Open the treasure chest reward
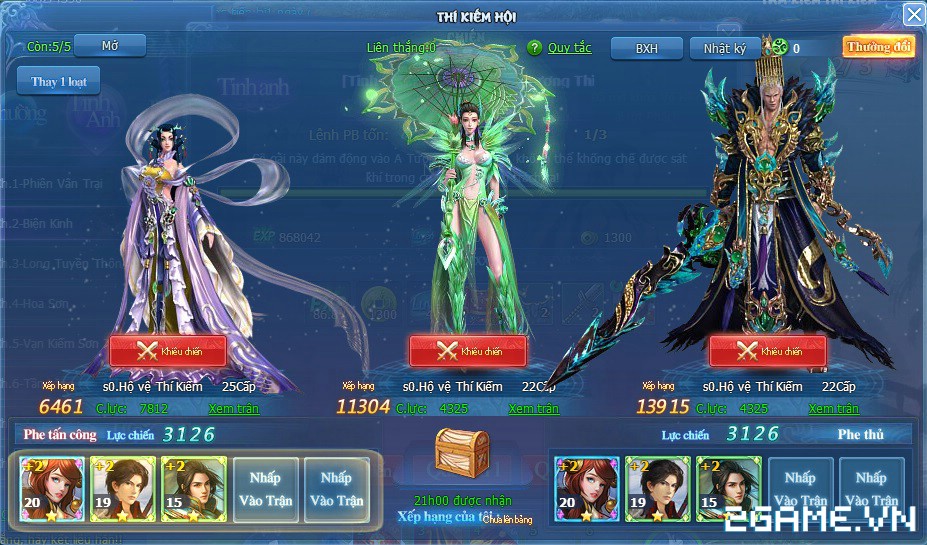Viewport: 927px width, 545px height. click(462, 458)
